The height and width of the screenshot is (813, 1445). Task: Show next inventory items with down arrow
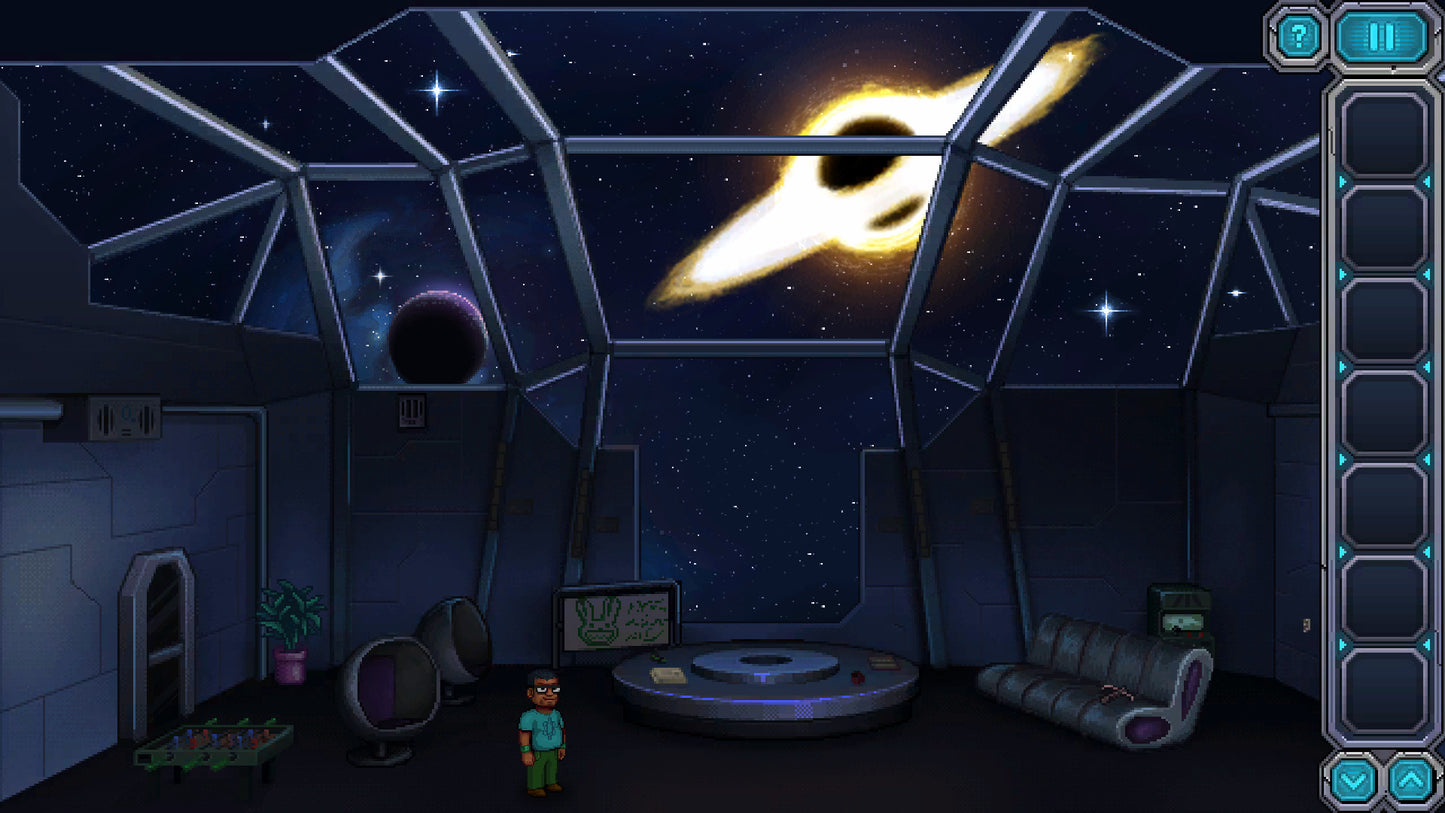(1353, 780)
